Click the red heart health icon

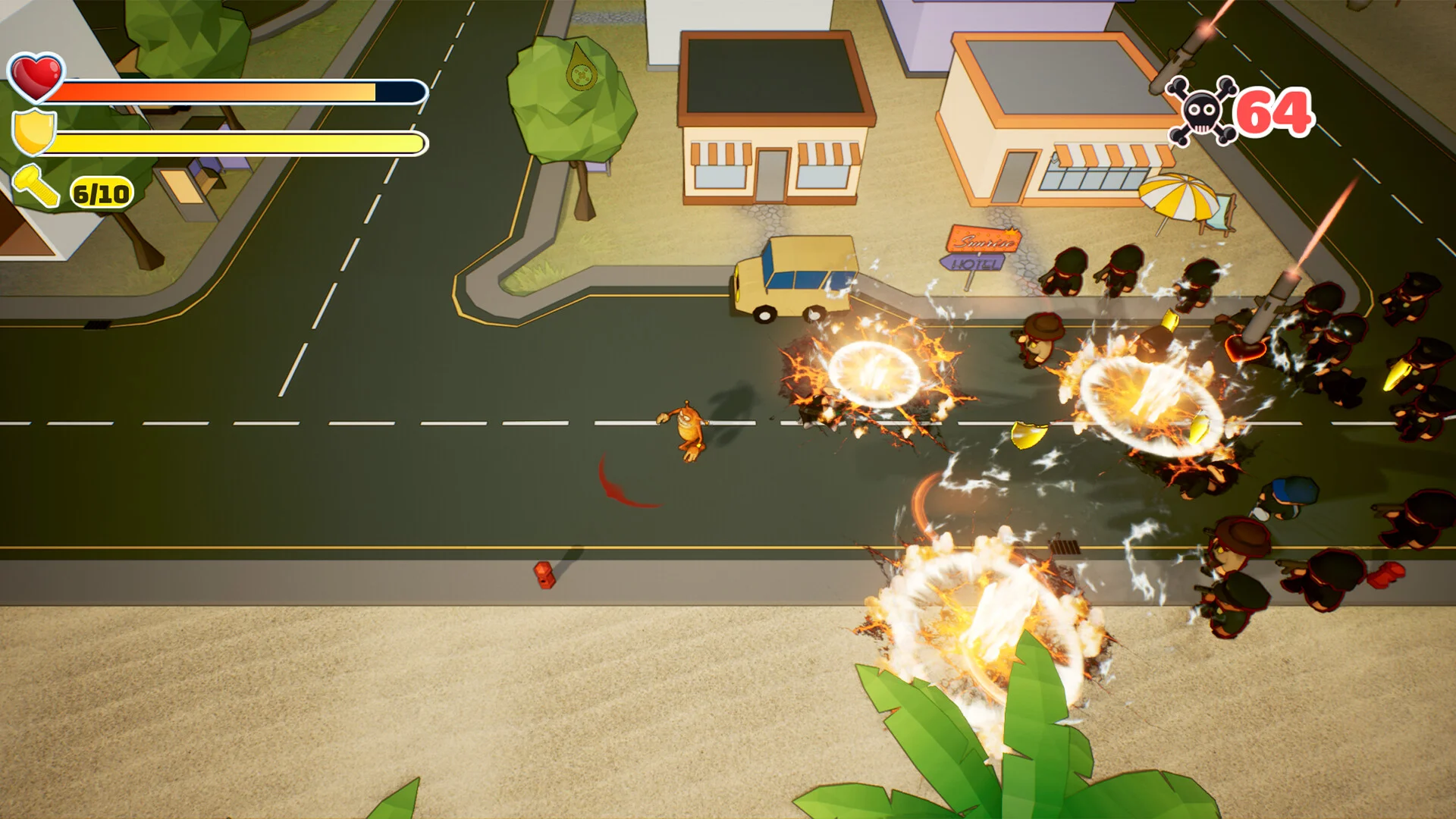[x=36, y=77]
